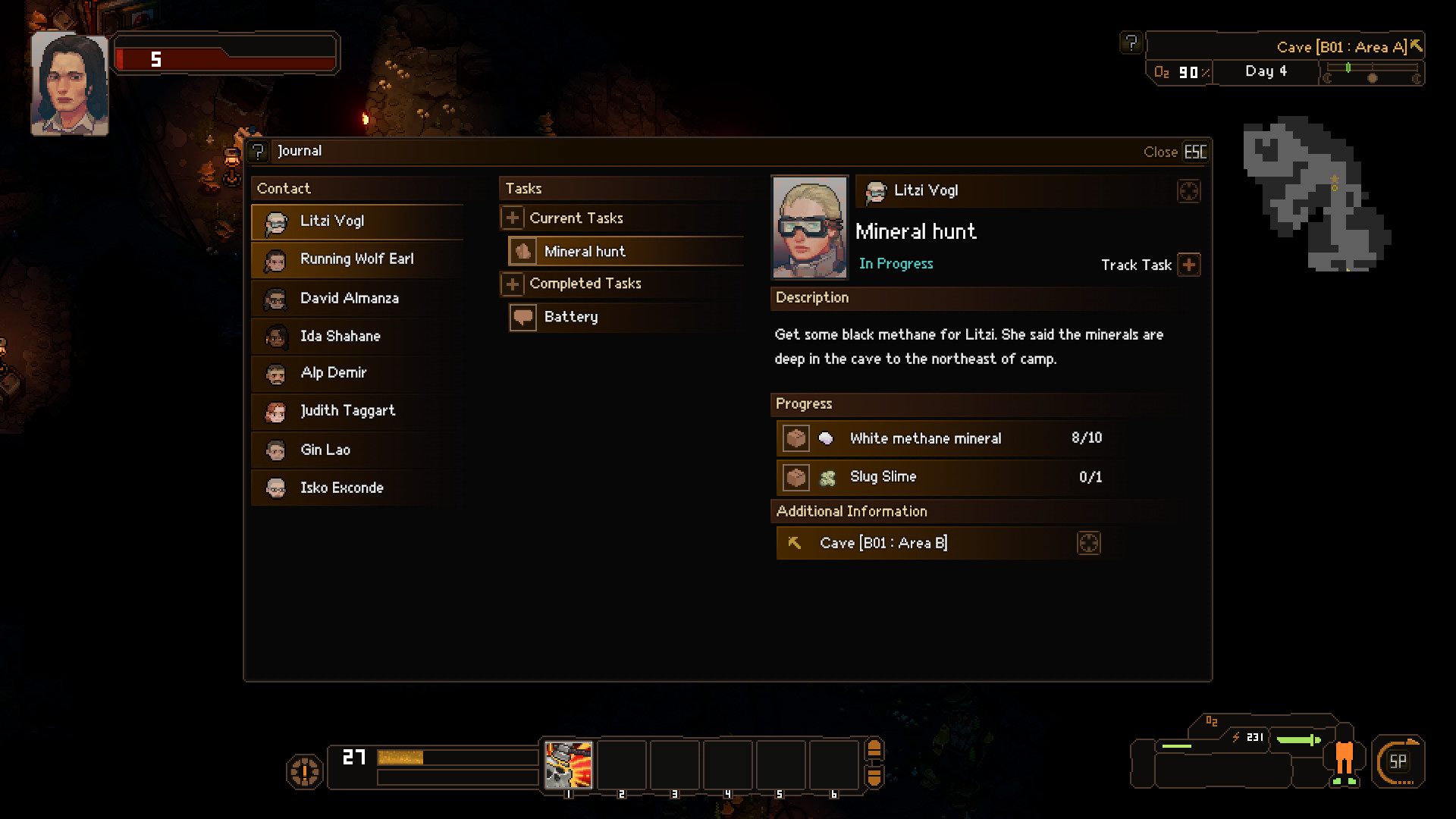Screen dimensions: 1456x819
Task: Click the empty hotbar slot 3
Action: click(x=675, y=765)
